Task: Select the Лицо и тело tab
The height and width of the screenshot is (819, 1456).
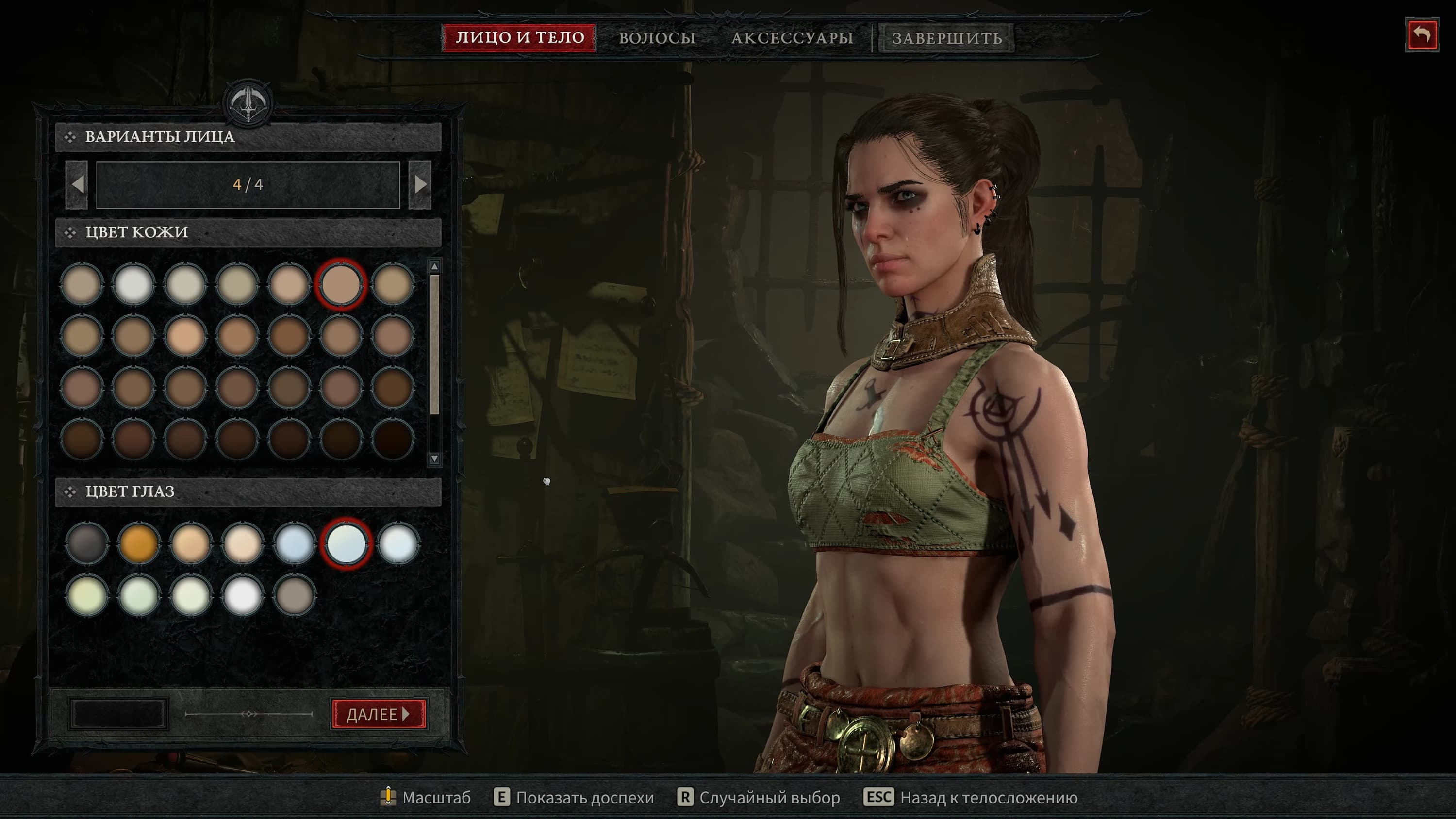Action: (x=519, y=38)
